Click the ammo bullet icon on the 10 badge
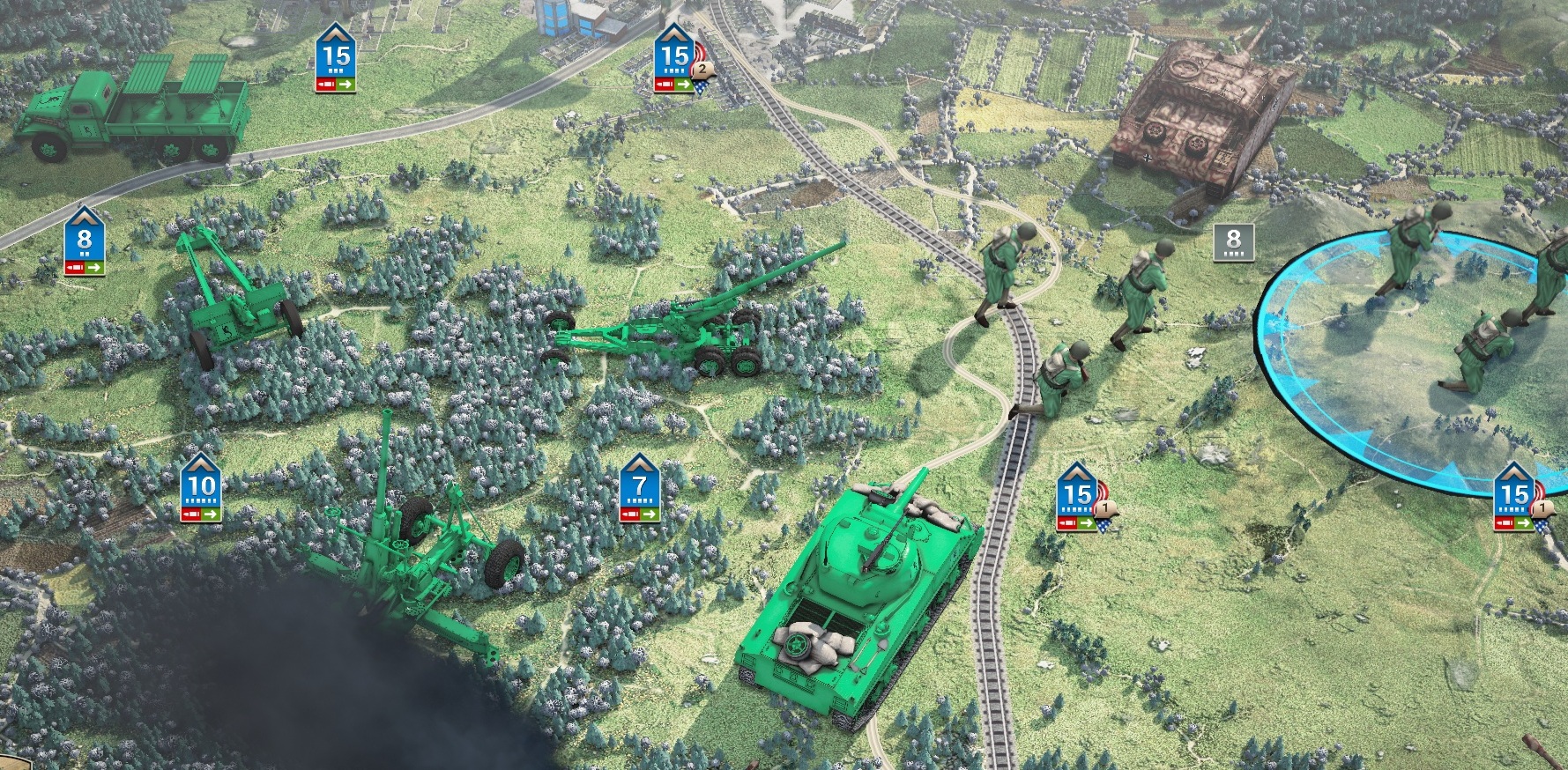 [x=192, y=514]
